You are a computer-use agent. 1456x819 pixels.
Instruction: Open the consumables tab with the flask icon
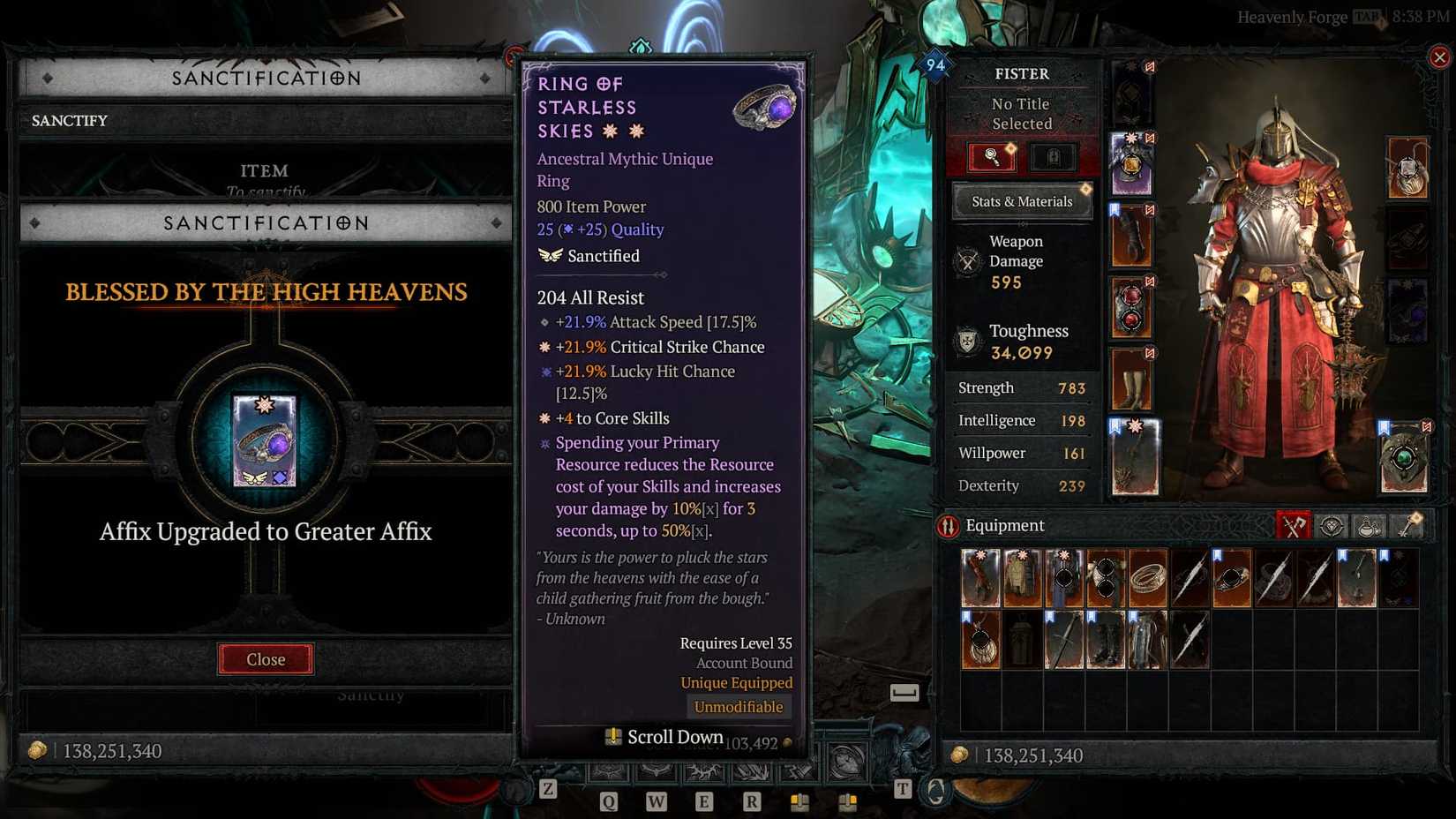[1369, 526]
